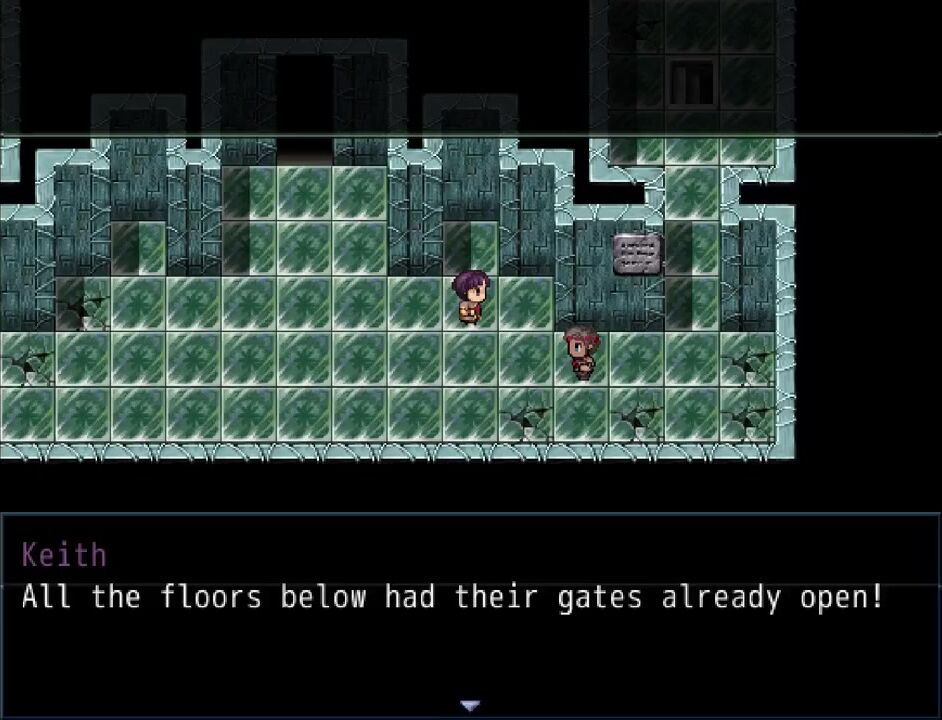Image resolution: width=942 pixels, height=720 pixels.
Task: Advance Keith's dialogue message box
Action: pos(470,612)
